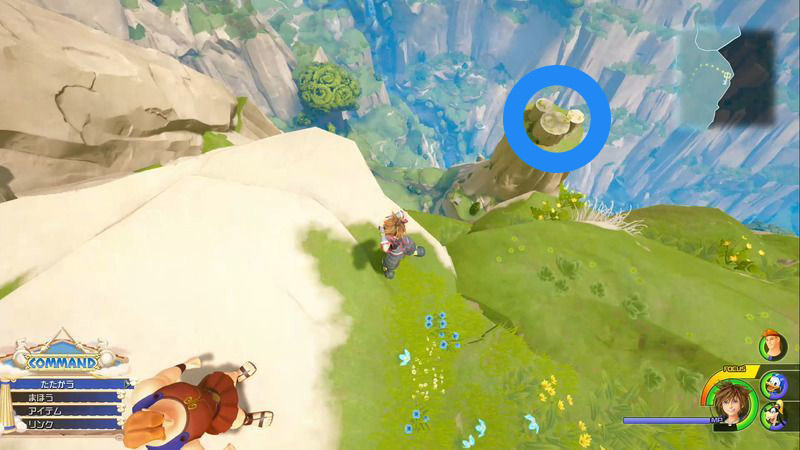
Task: Select the リンク (Link) command
Action: (60, 426)
